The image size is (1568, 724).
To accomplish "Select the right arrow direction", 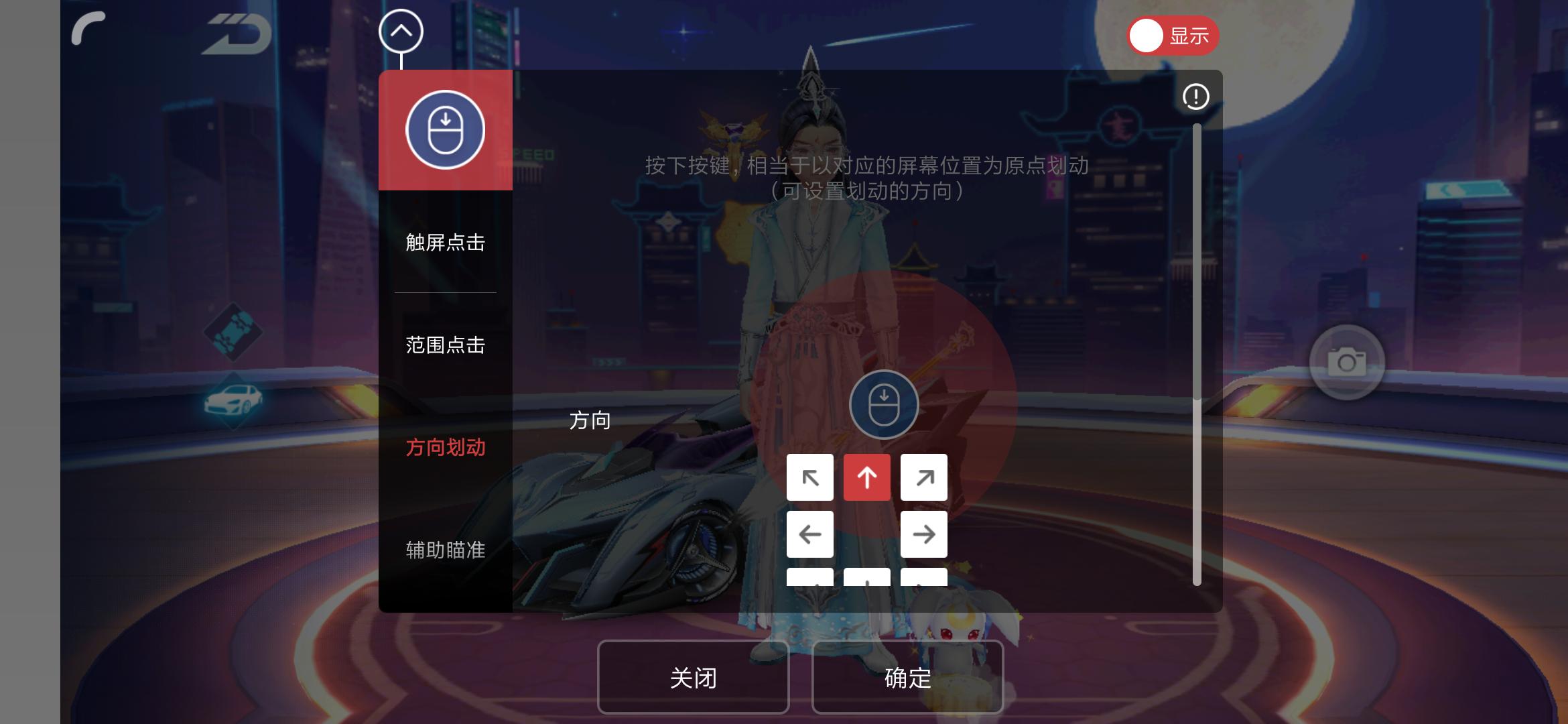I will coord(924,534).
